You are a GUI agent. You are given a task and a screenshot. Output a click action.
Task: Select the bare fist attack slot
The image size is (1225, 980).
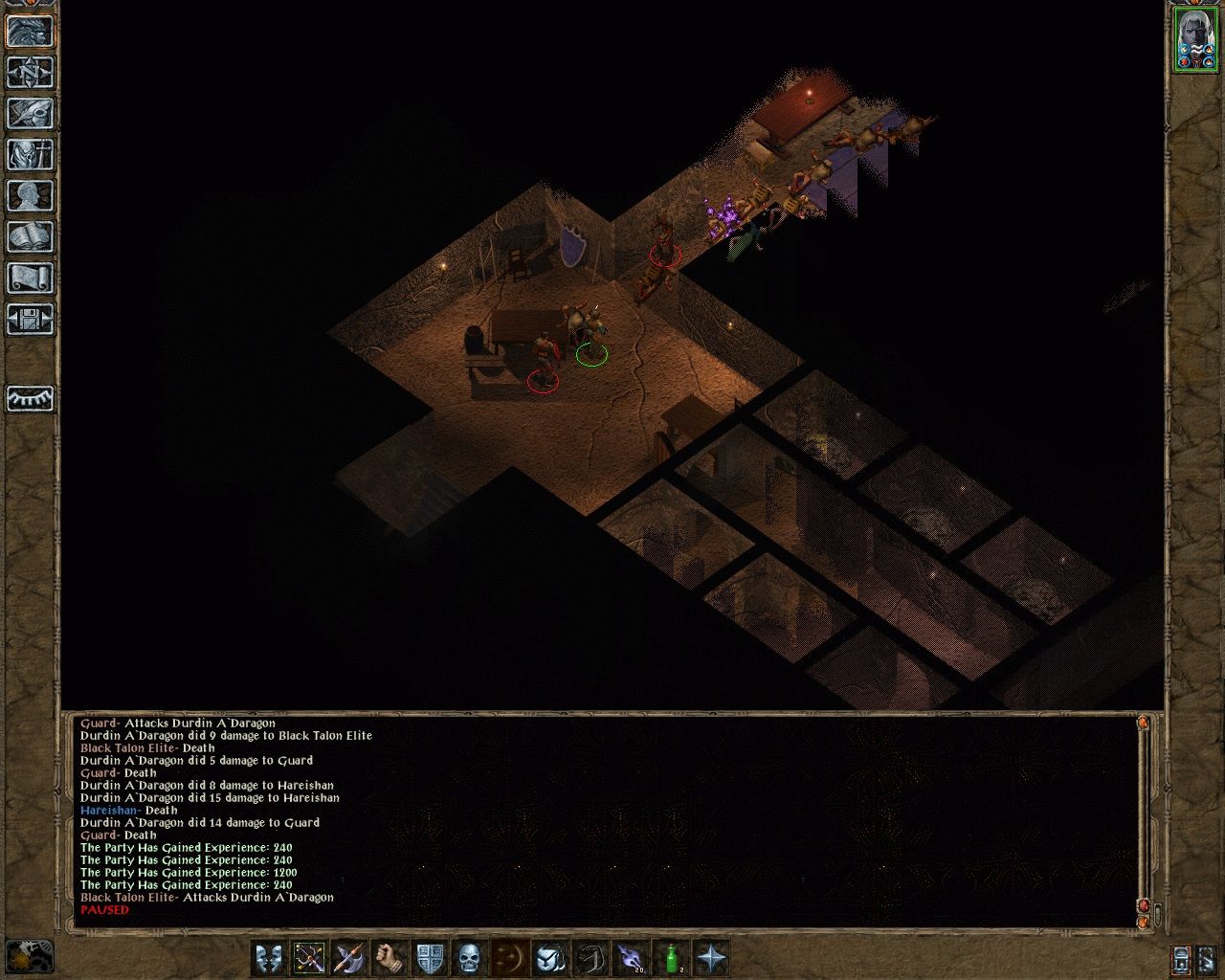(x=390, y=957)
